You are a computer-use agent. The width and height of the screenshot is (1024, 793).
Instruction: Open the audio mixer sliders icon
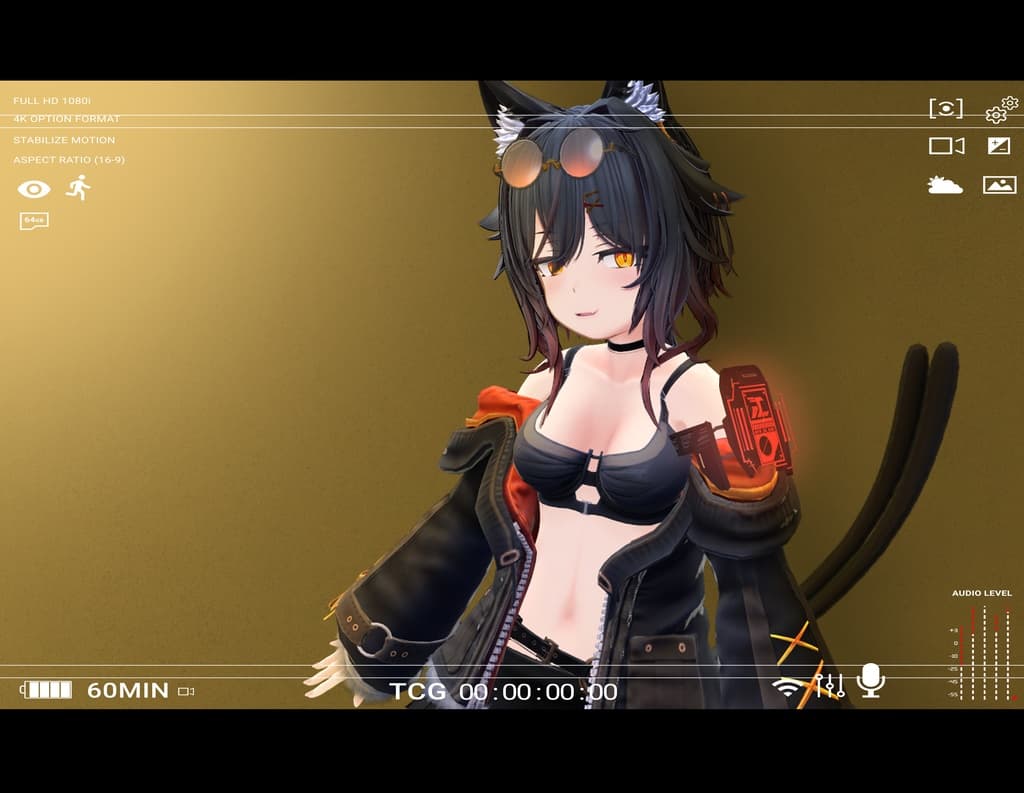[830, 685]
